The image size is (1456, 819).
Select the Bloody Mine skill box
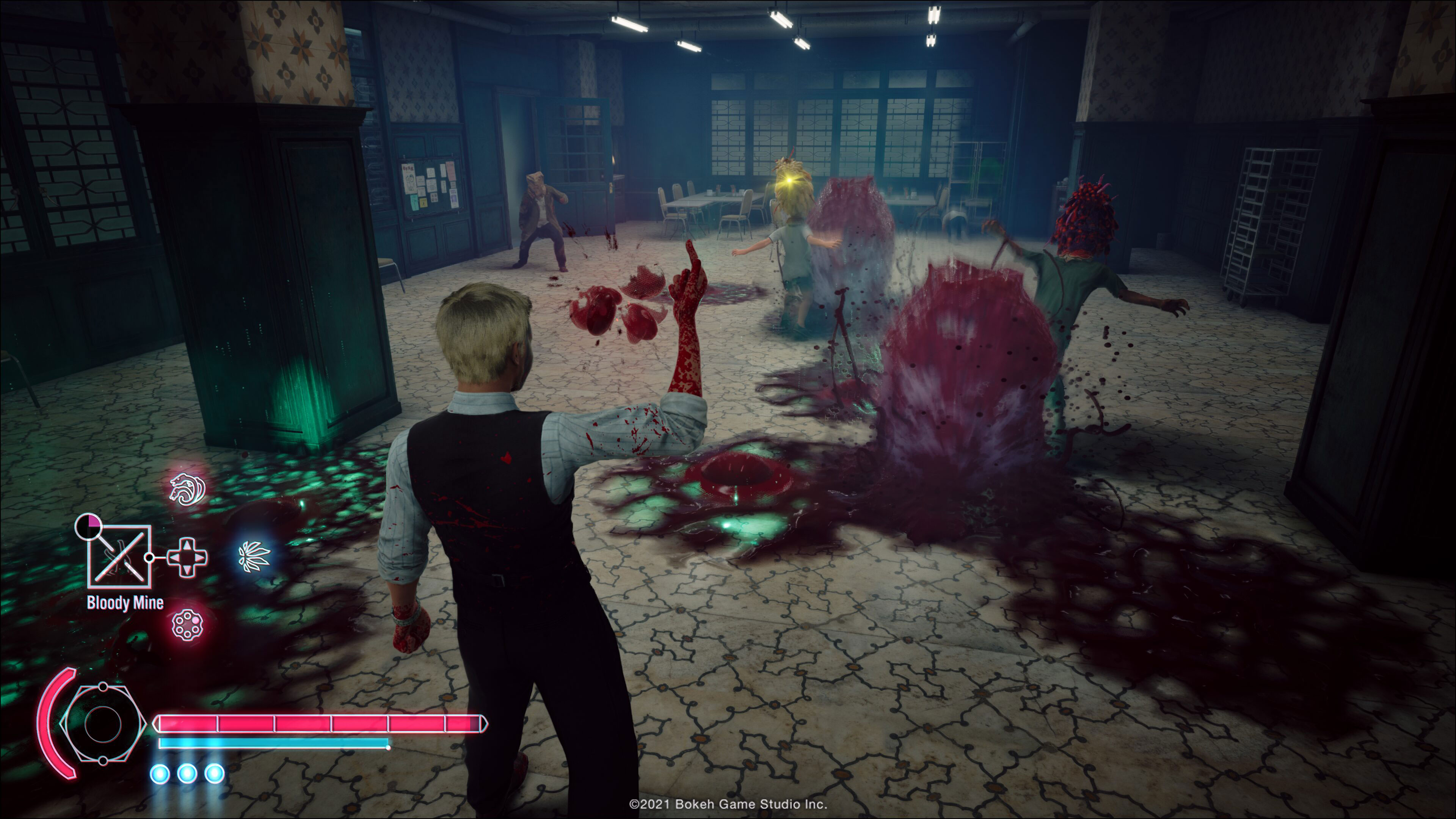119,557
